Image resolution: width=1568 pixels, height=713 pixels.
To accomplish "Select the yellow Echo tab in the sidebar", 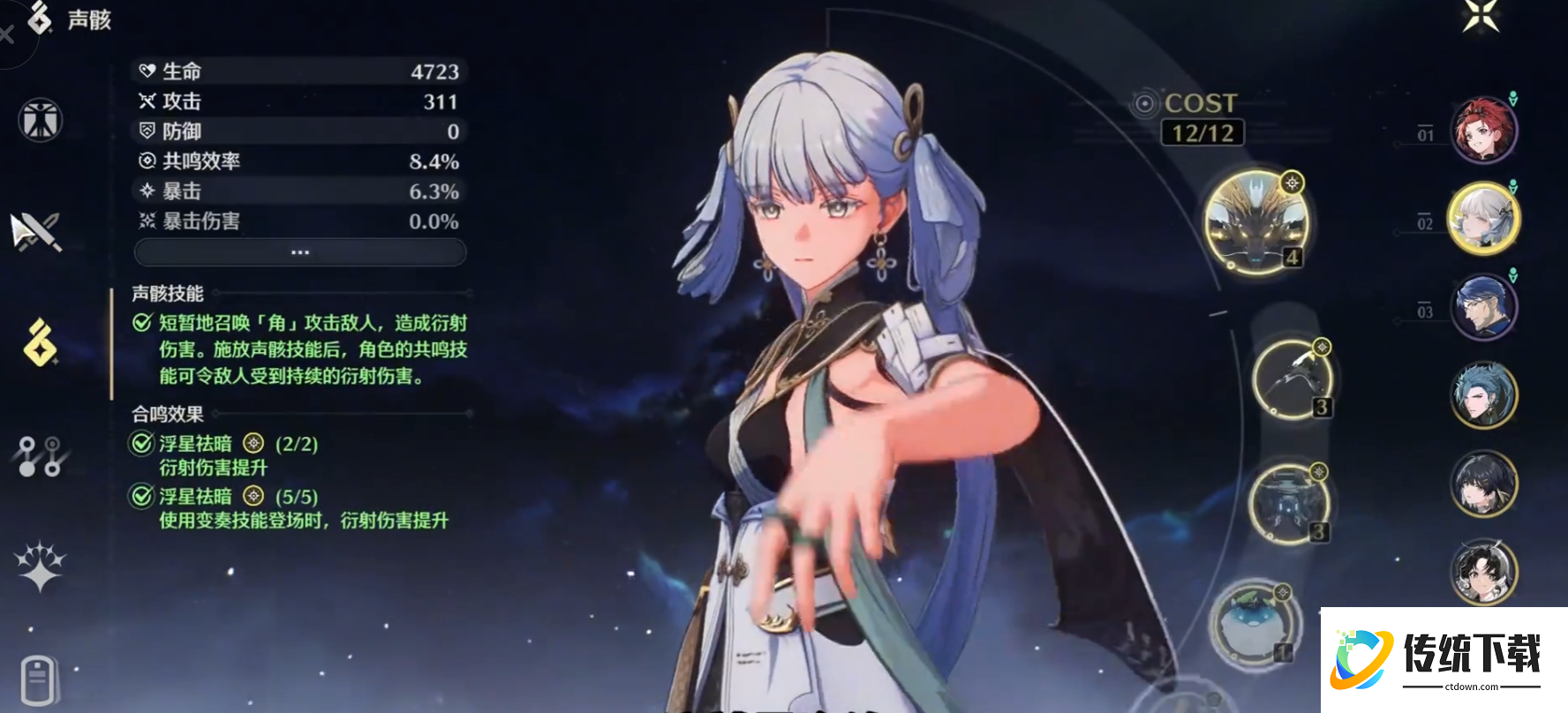I will pos(40,342).
